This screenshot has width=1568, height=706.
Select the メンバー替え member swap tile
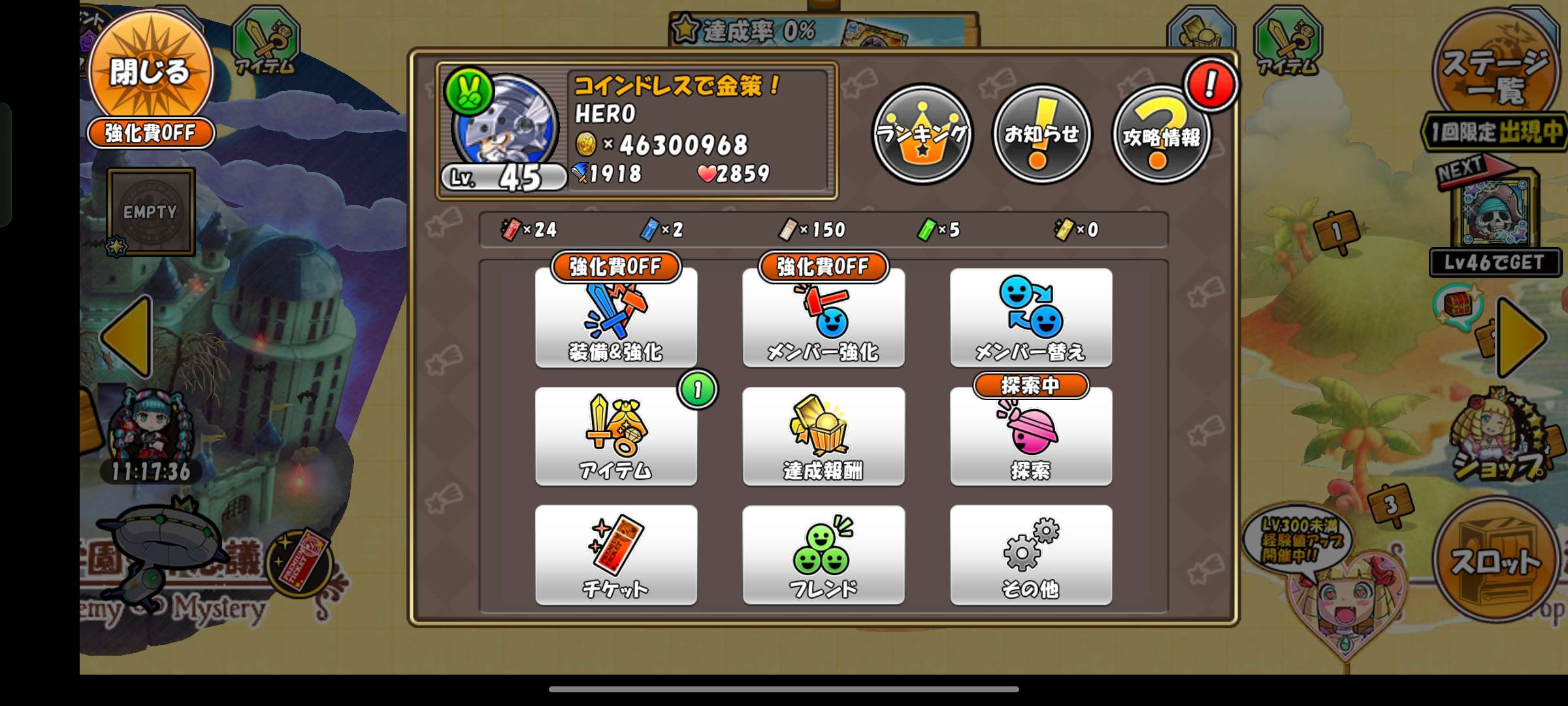click(1030, 318)
